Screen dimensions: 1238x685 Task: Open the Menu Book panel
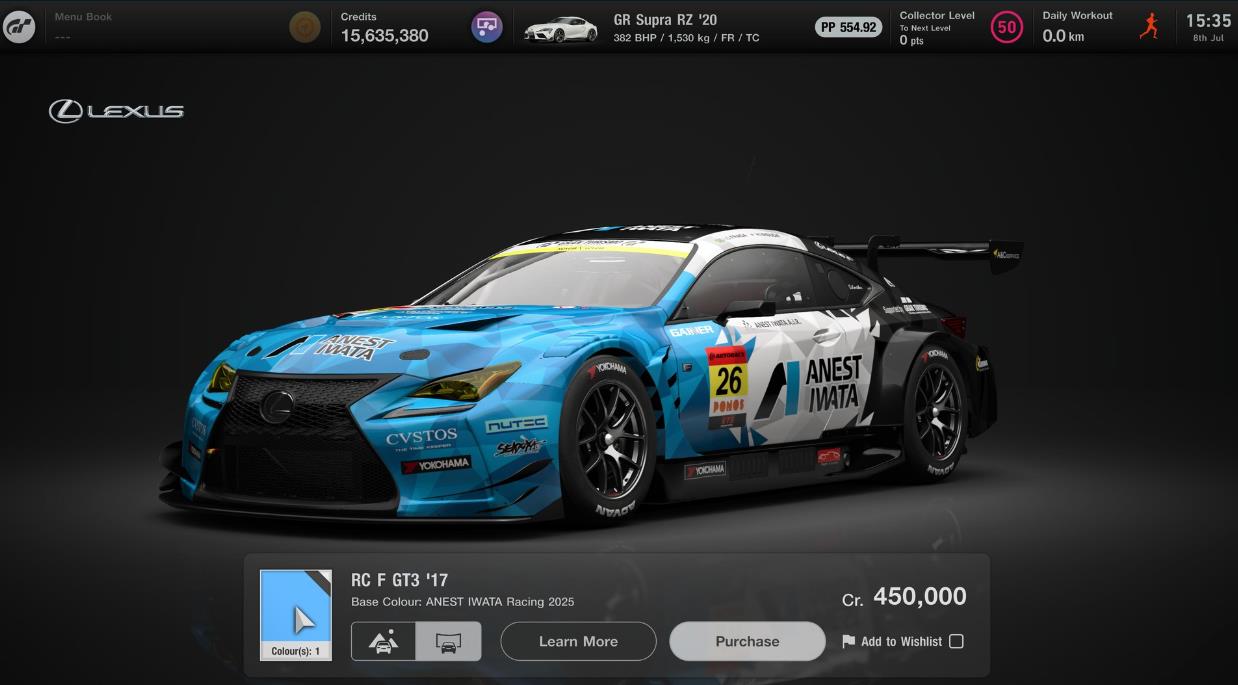[83, 27]
